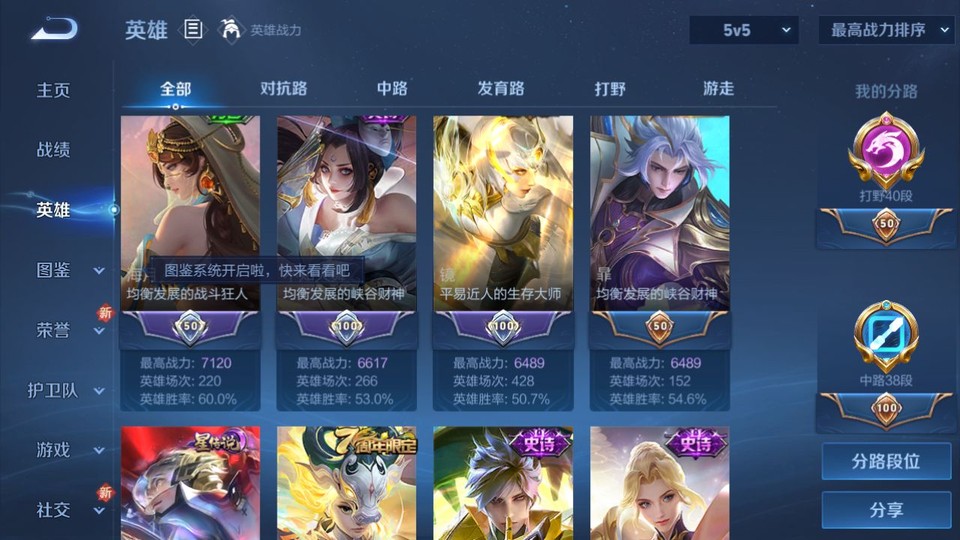
Task: Switch to the 对抗路 tab
Action: point(284,89)
